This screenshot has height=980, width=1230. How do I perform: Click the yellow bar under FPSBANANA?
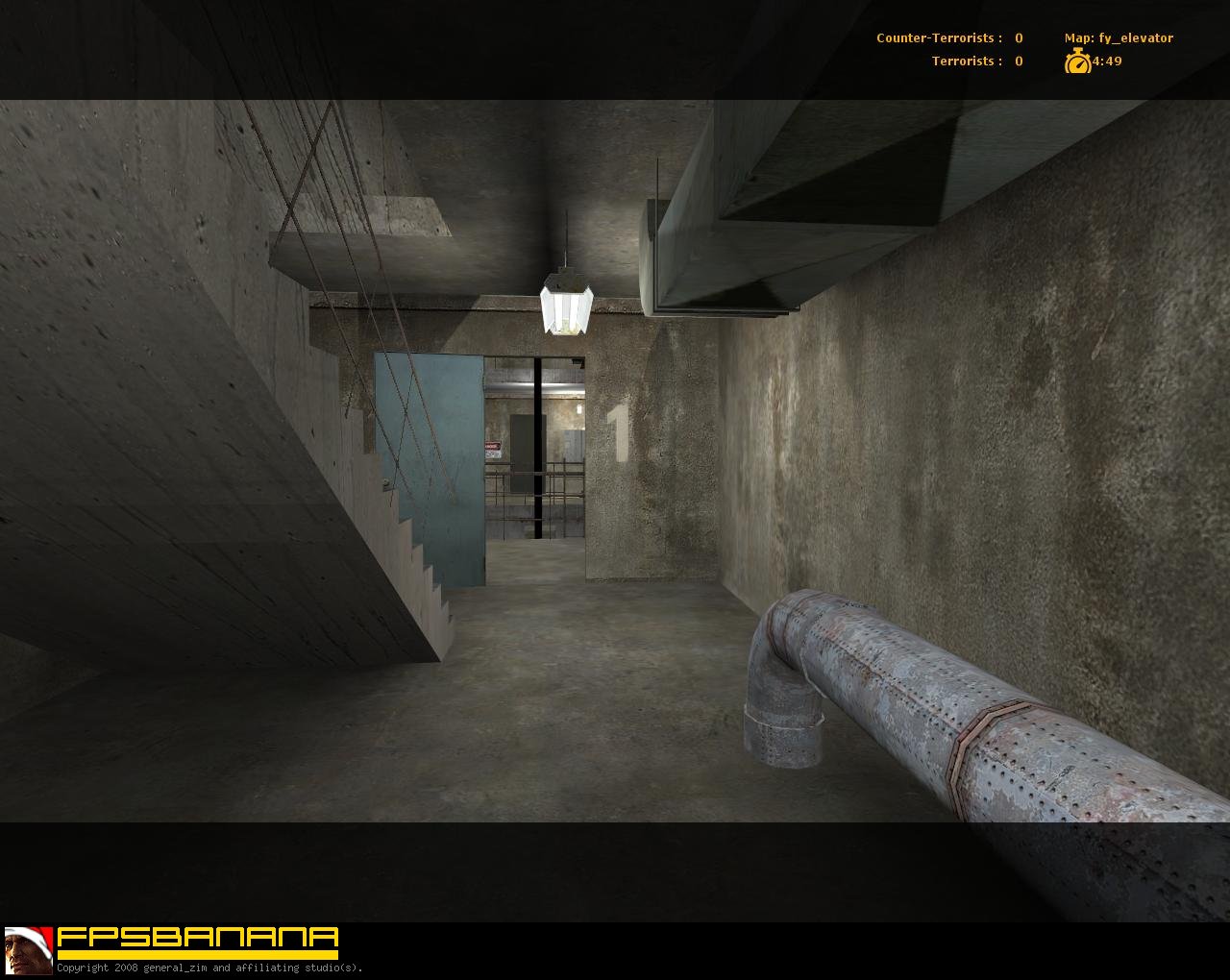(197, 952)
